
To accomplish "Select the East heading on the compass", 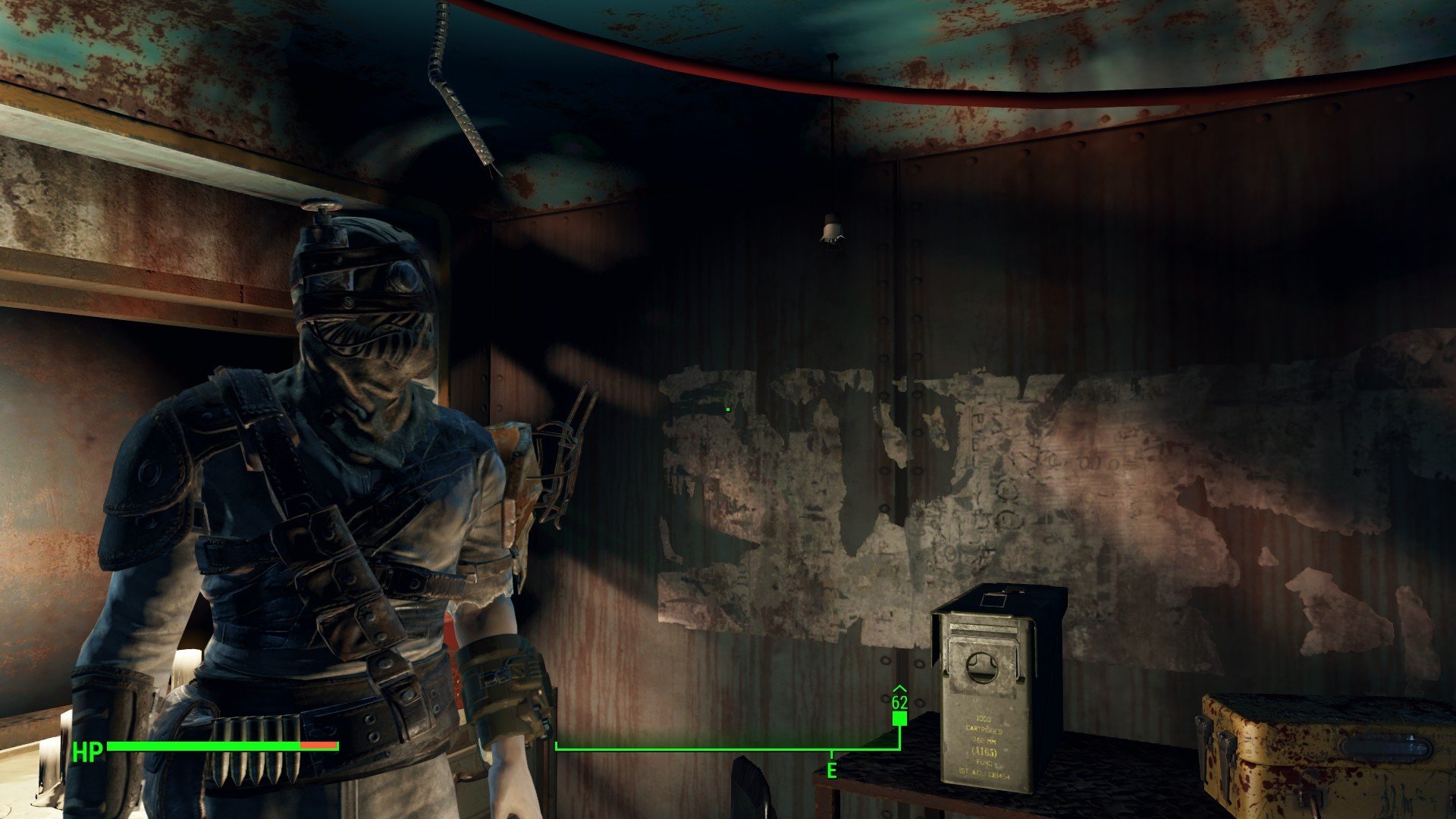I will coord(832,771).
